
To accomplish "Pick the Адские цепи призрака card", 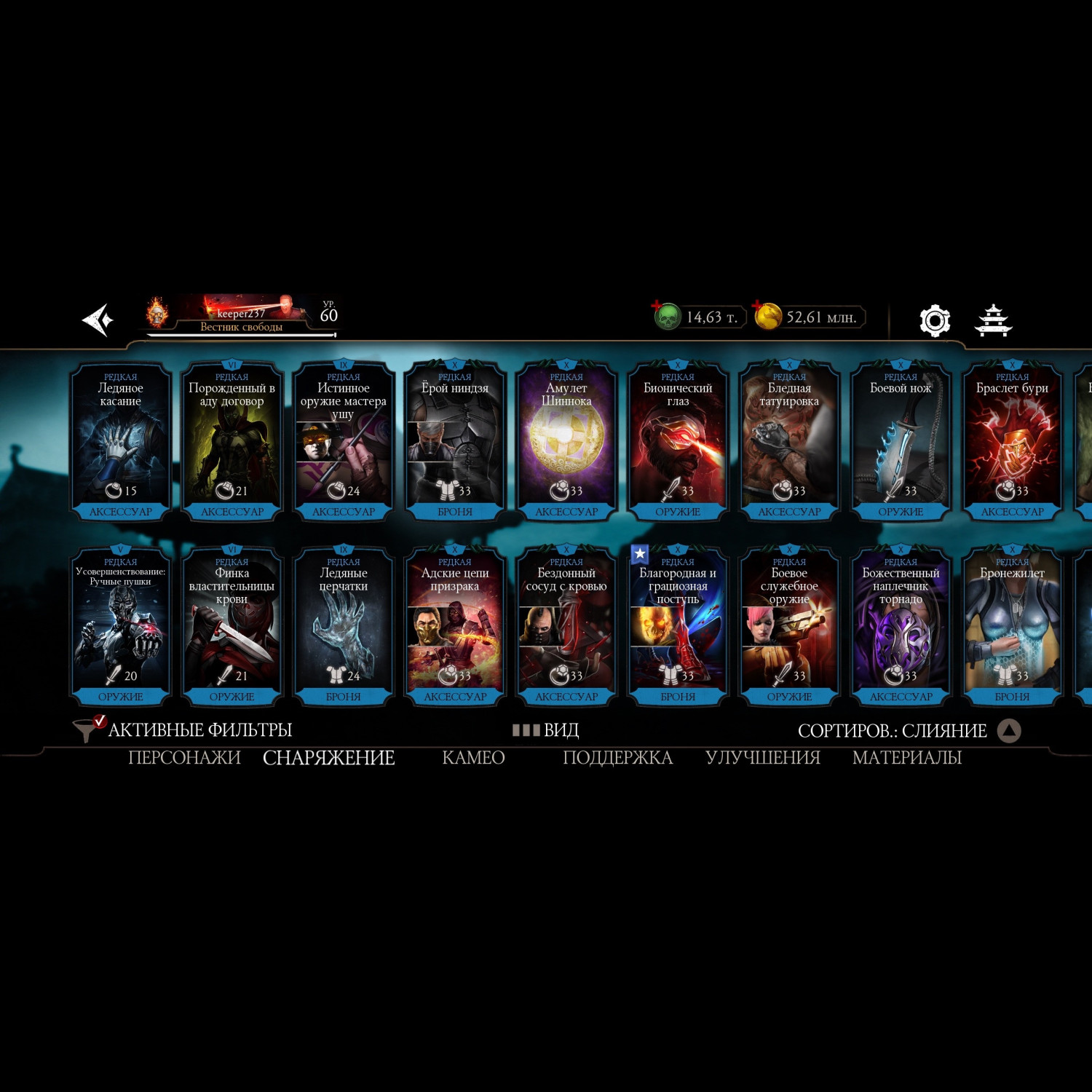I will click(455, 625).
